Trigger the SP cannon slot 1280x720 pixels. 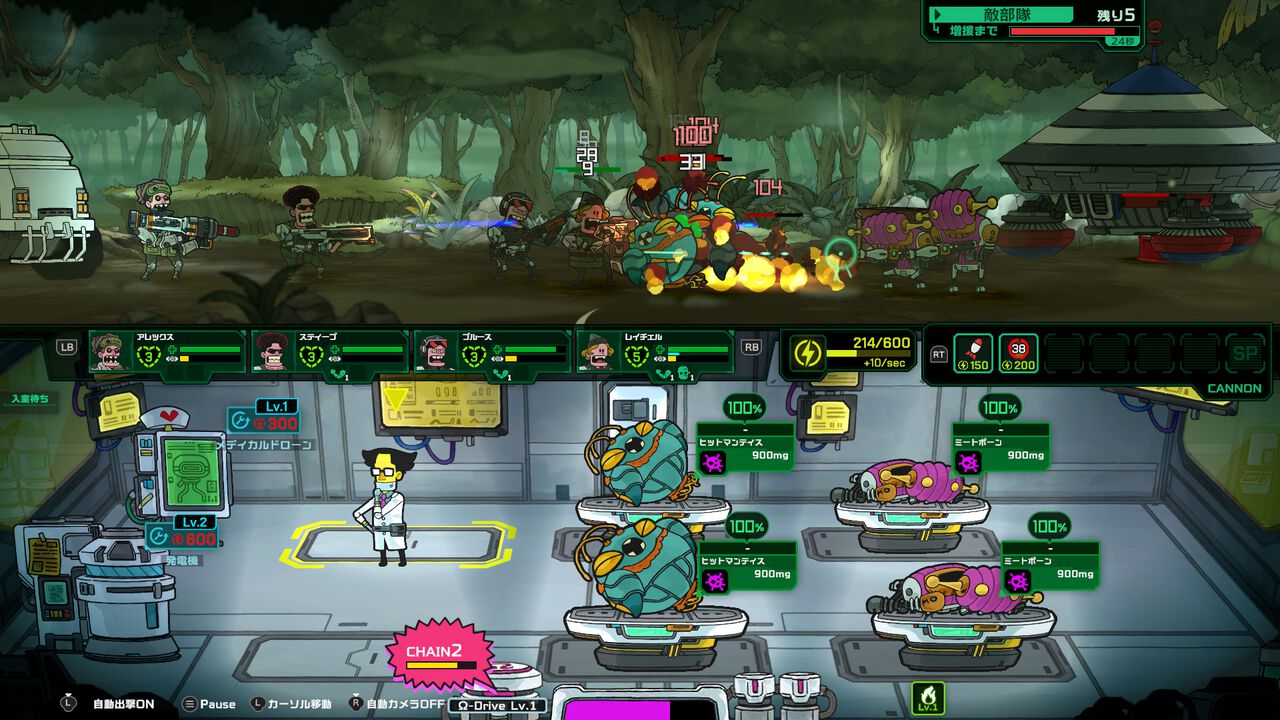click(x=1245, y=353)
